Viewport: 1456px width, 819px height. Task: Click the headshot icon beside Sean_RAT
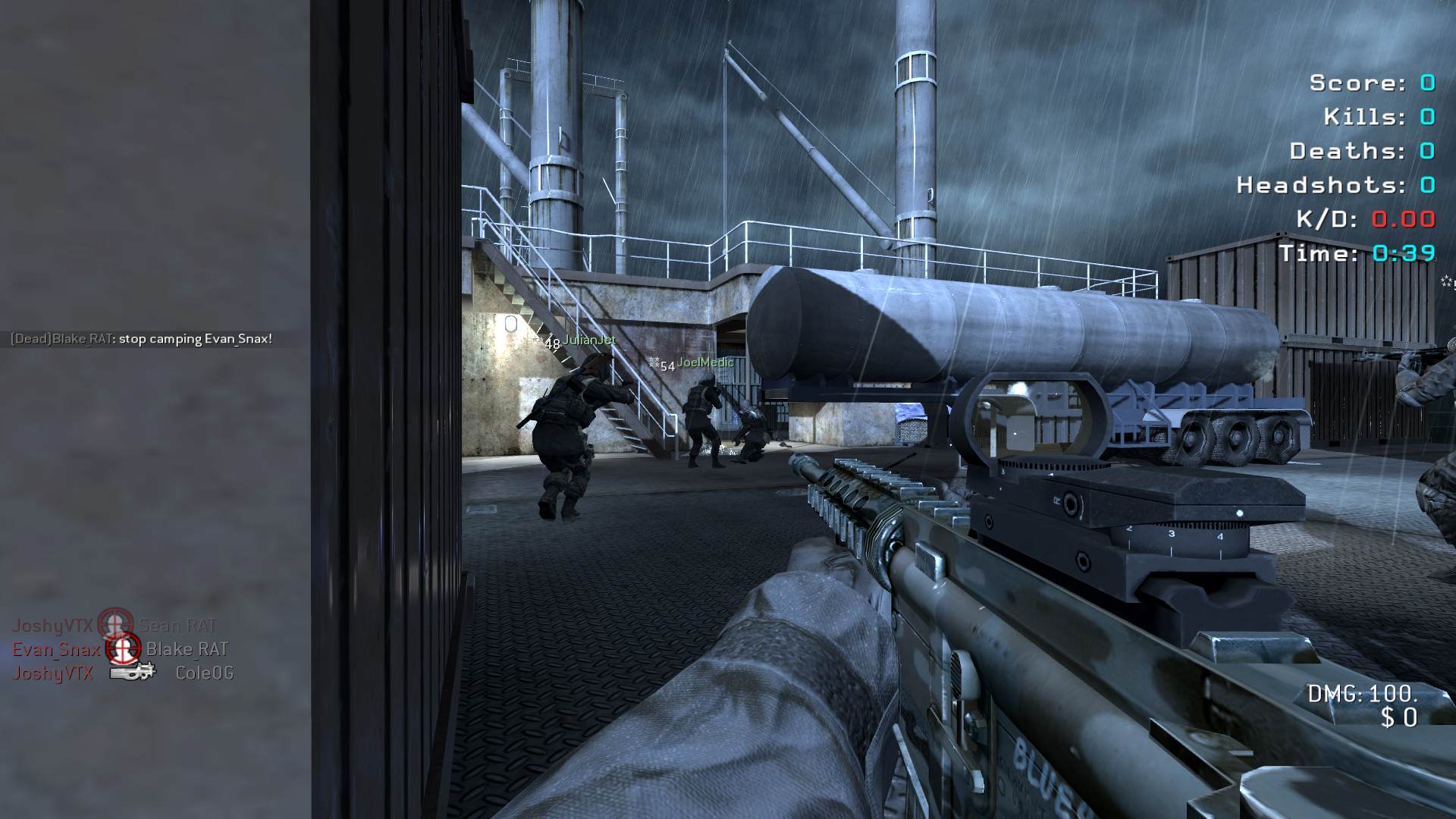pos(115,625)
